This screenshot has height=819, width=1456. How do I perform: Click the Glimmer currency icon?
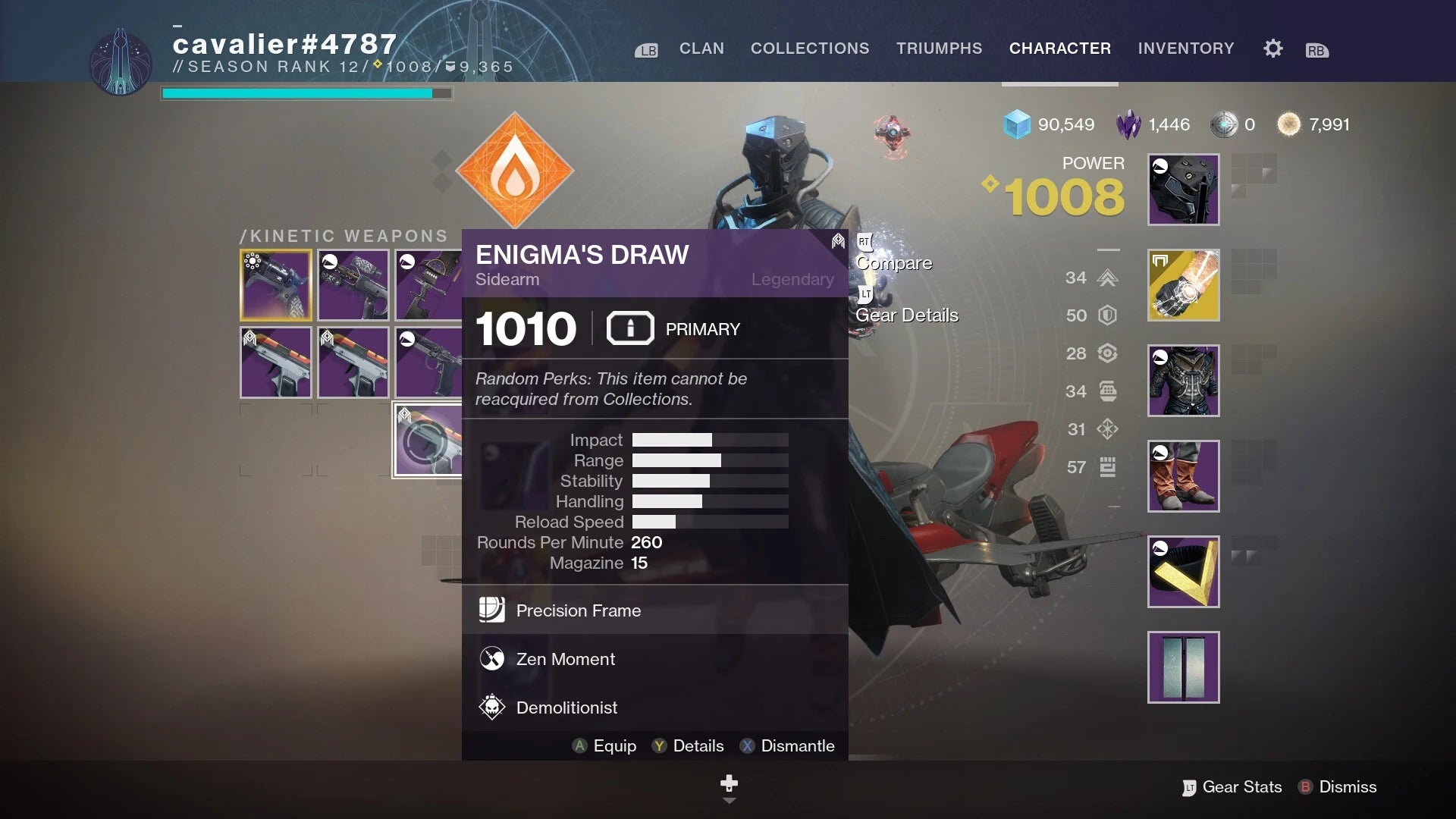tap(1016, 124)
